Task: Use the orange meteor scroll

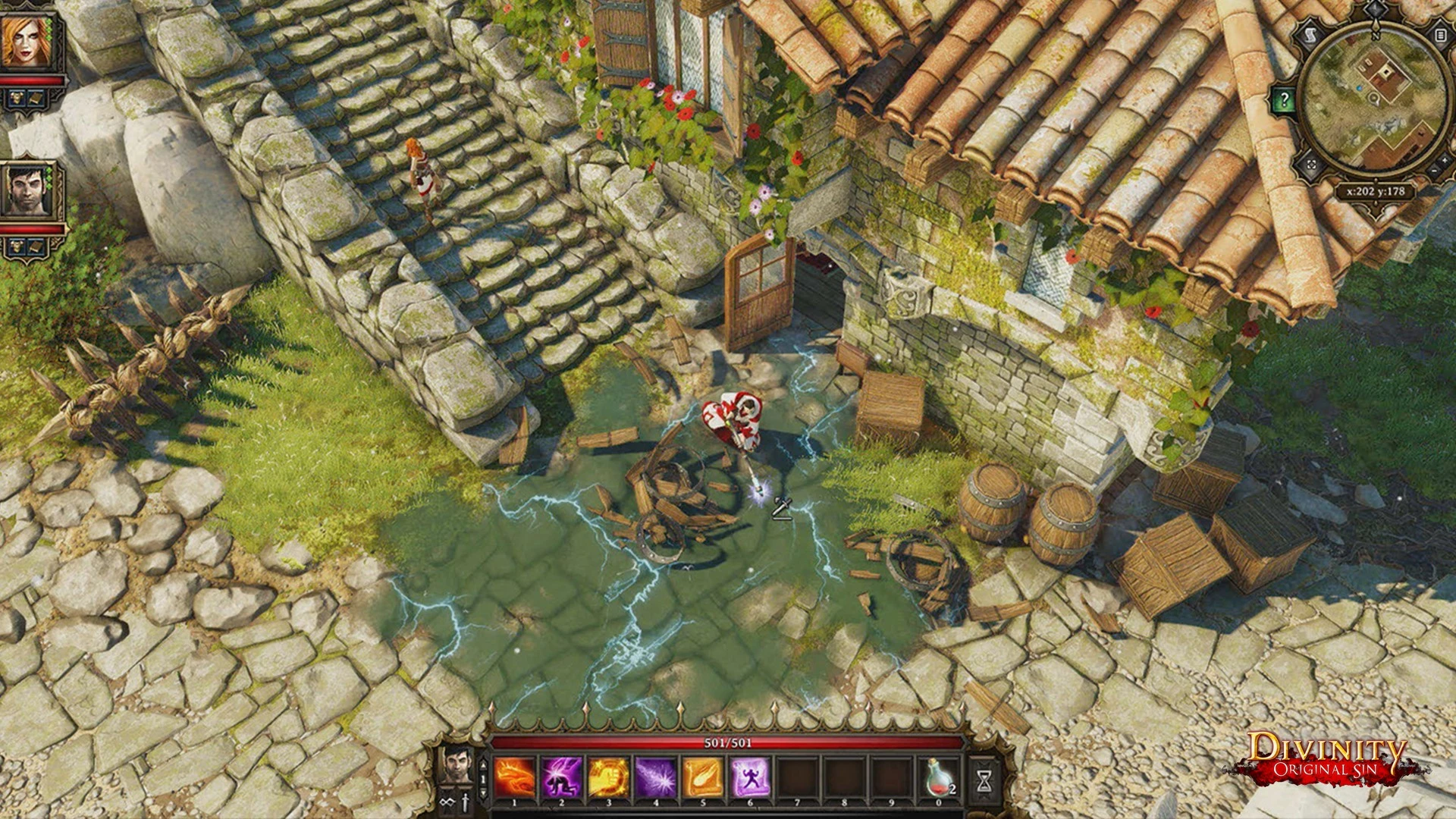Action: 702,779
